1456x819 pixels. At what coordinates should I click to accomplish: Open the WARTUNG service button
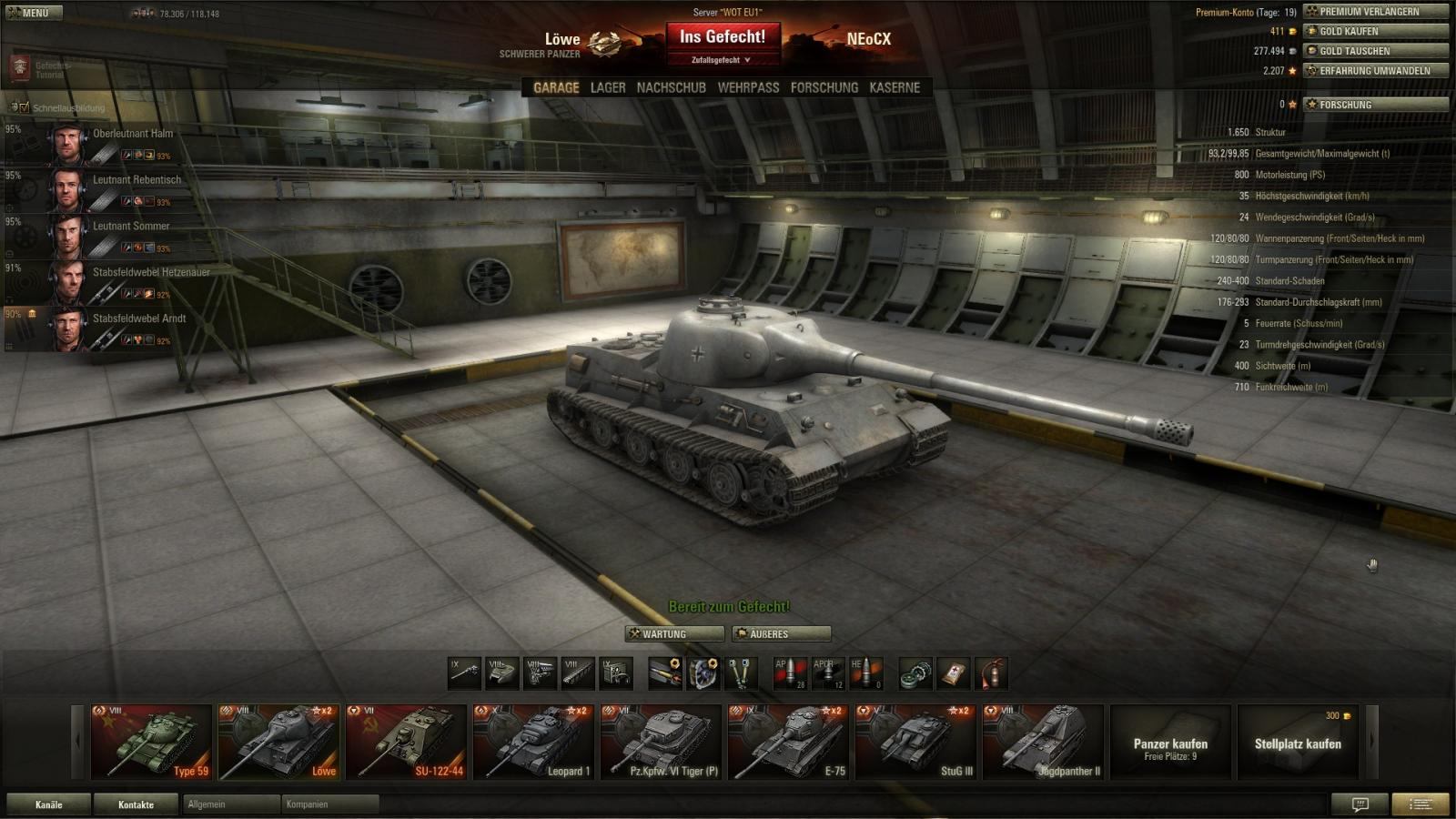click(674, 633)
